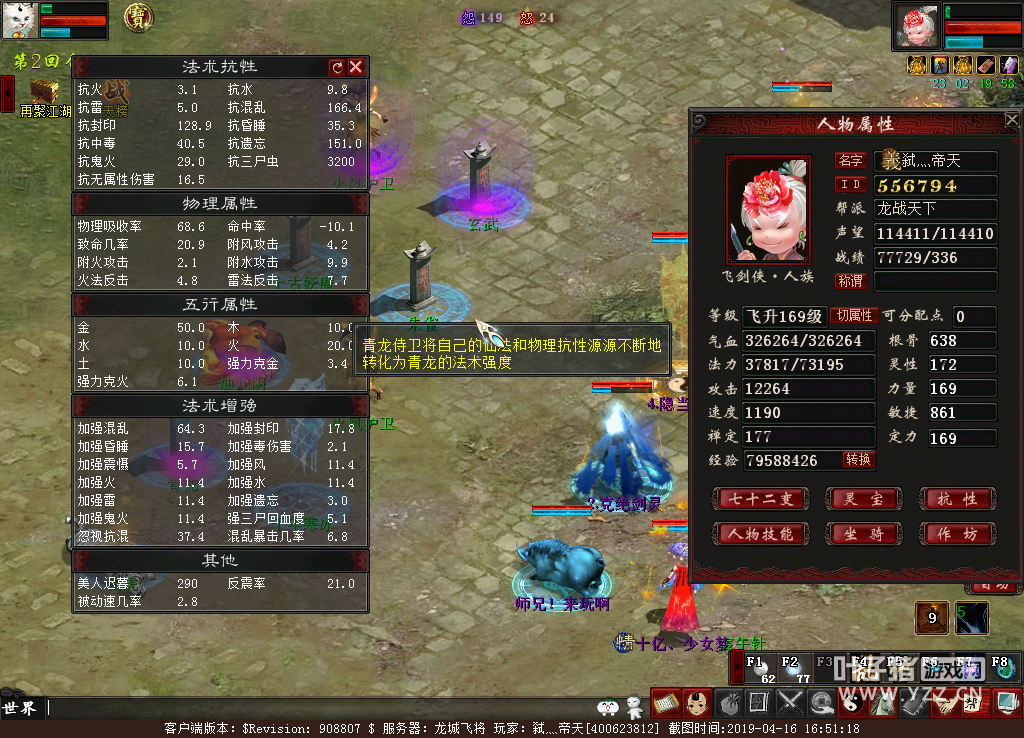Open the 作坊 workshop menu

(957, 534)
